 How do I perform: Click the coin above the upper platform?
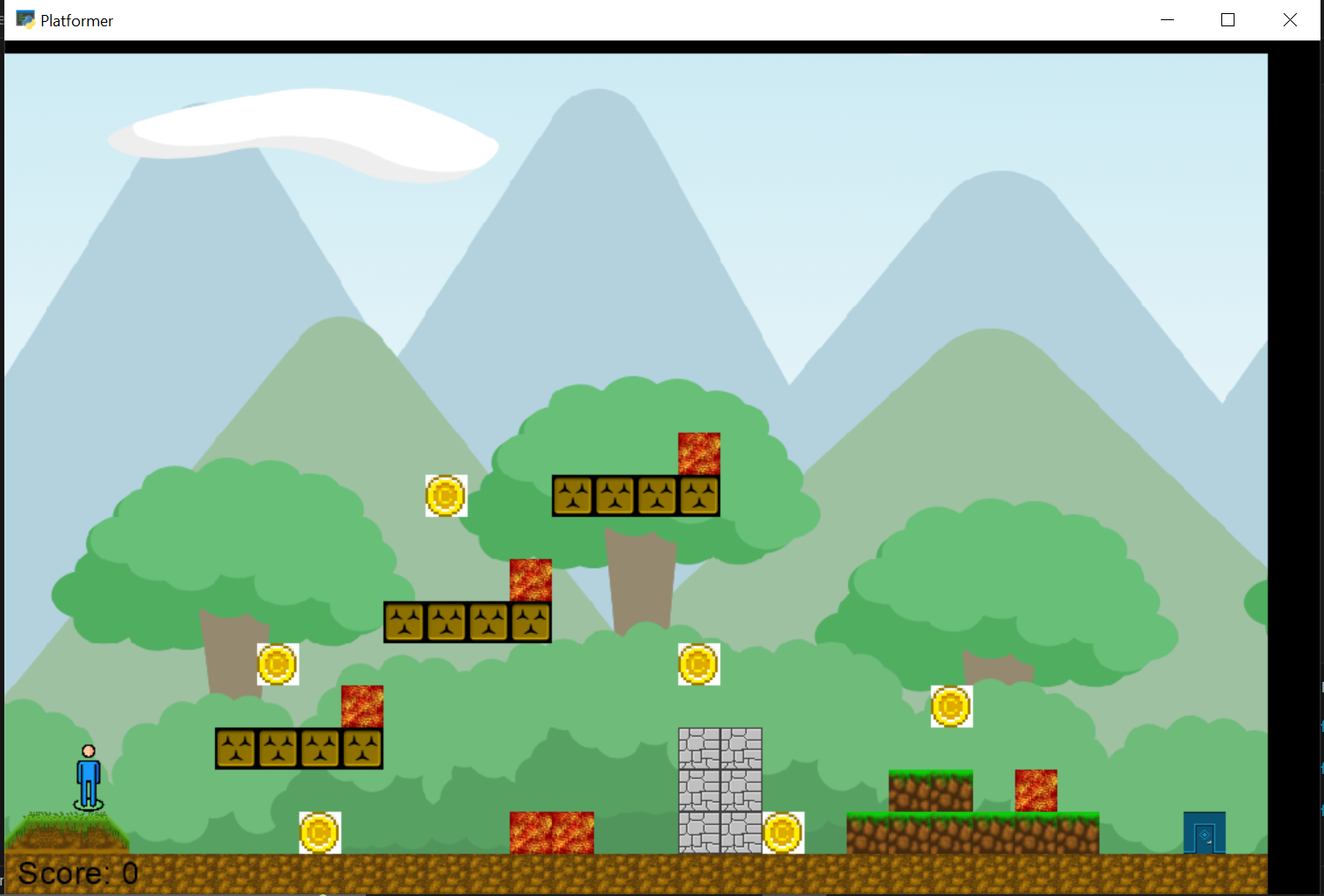[445, 497]
